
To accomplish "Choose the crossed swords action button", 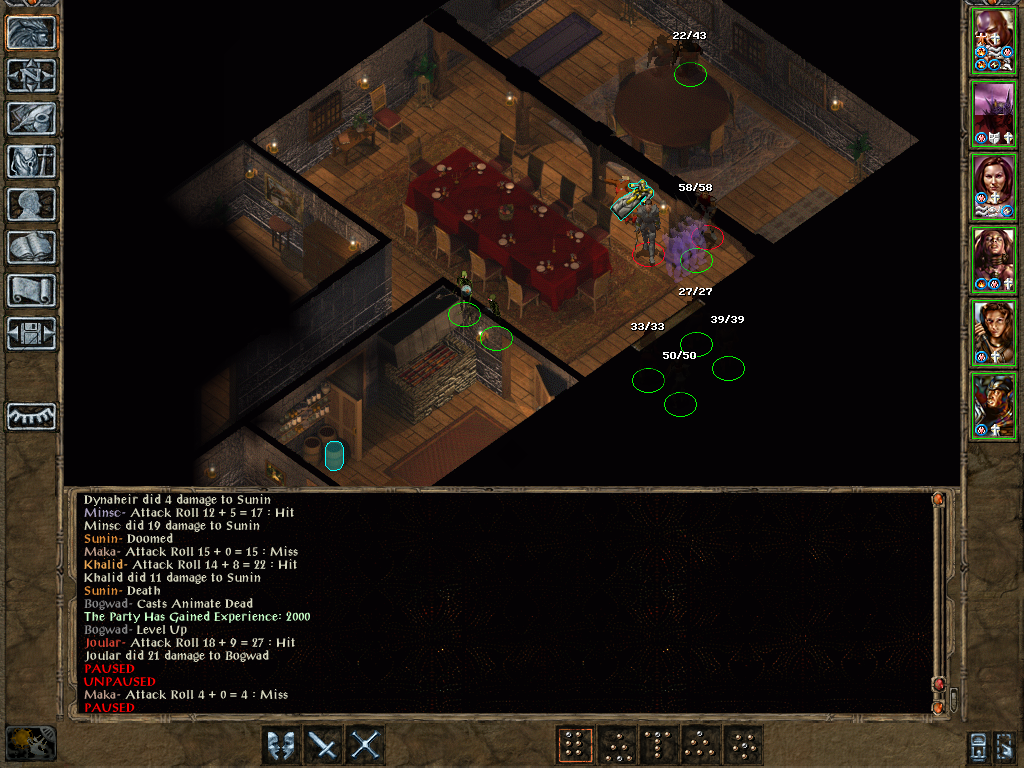I will click(366, 745).
